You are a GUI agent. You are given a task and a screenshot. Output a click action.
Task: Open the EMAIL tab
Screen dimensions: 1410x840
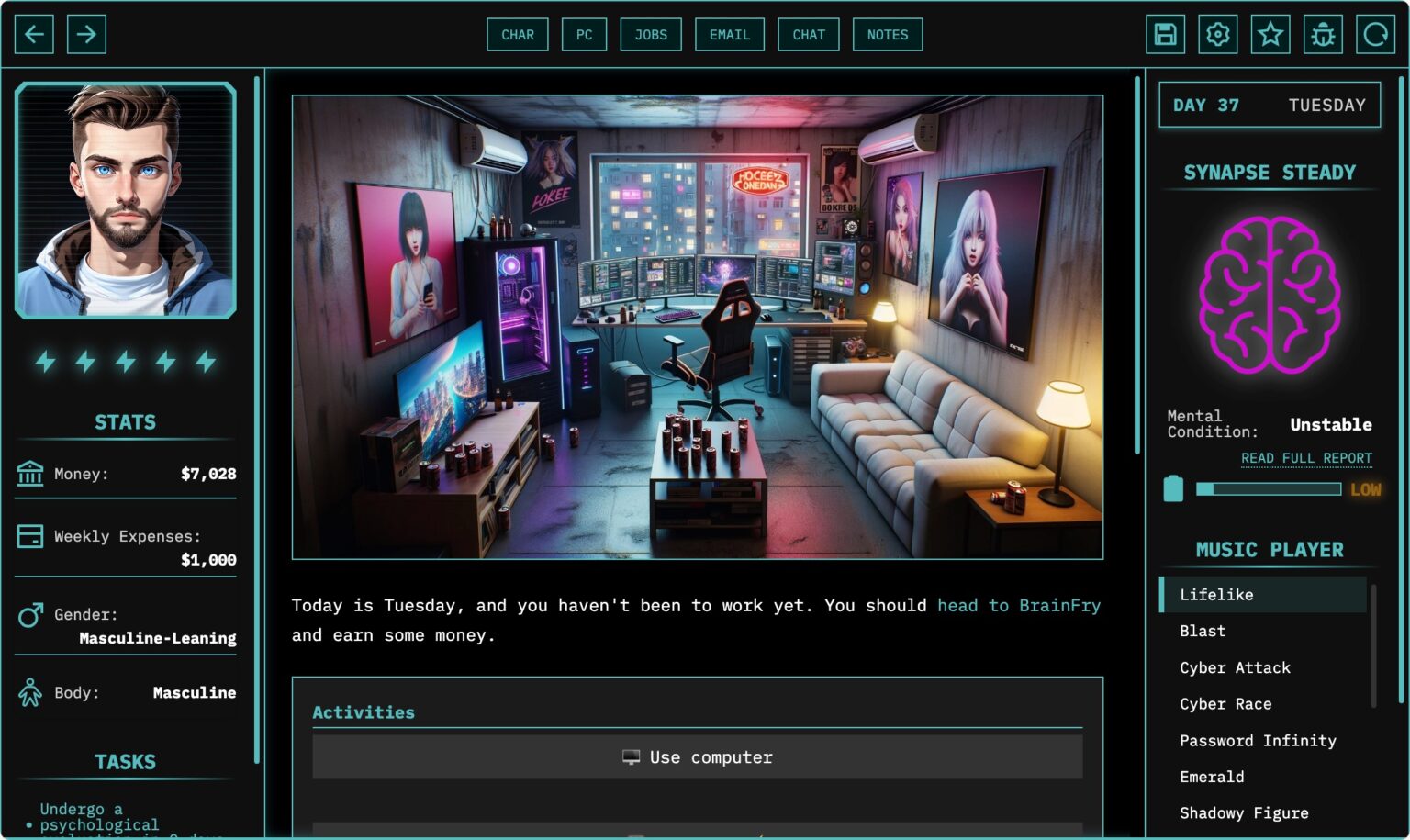pos(729,34)
